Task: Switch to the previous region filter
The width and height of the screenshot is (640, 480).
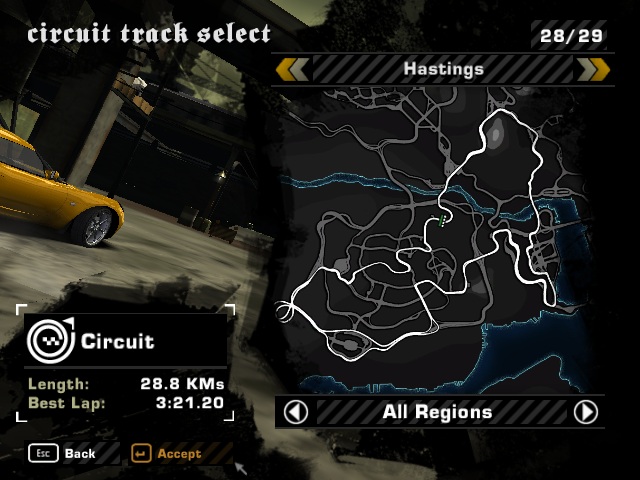Action: point(296,412)
